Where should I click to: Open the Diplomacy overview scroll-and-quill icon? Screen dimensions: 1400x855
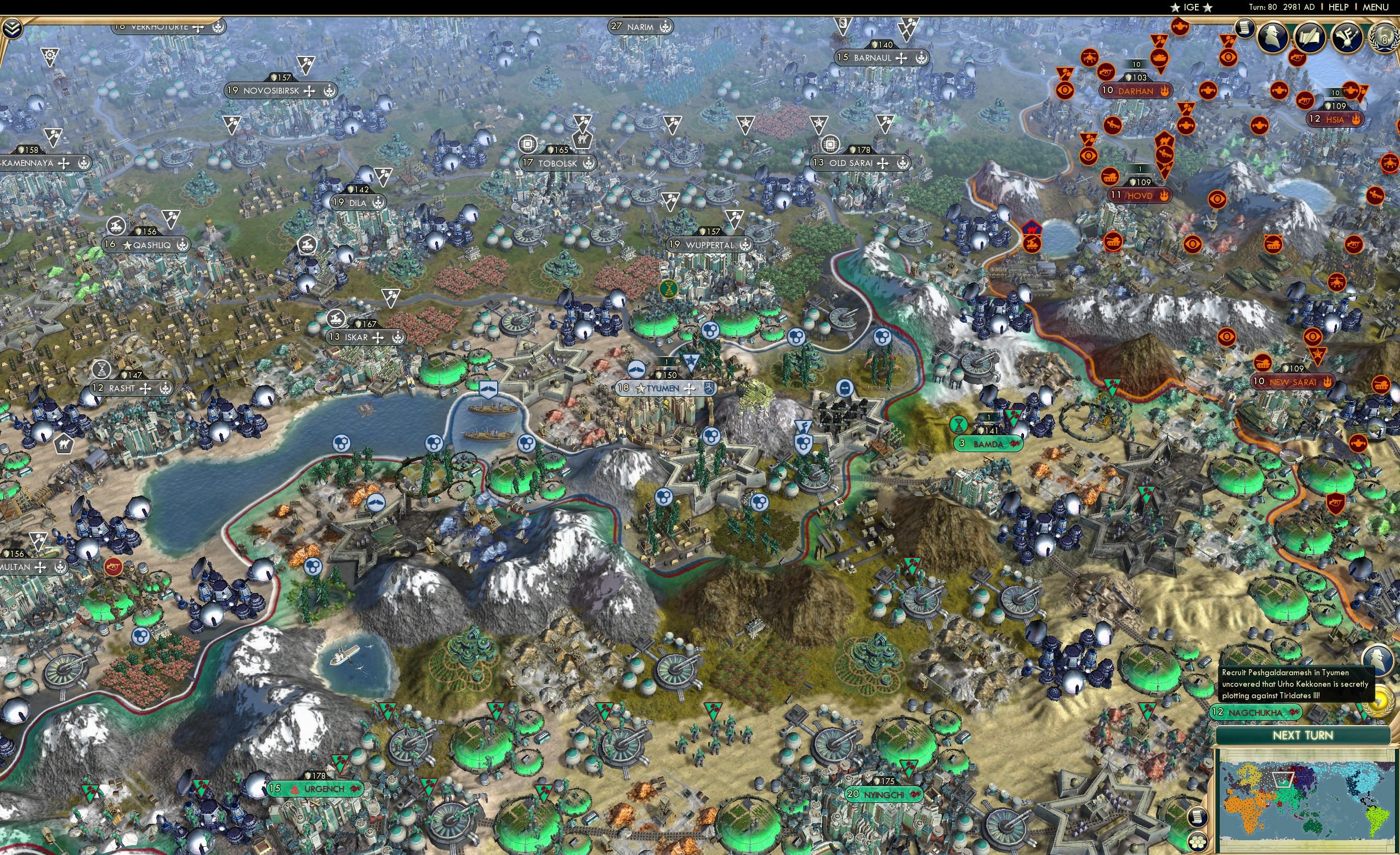coord(1310,37)
